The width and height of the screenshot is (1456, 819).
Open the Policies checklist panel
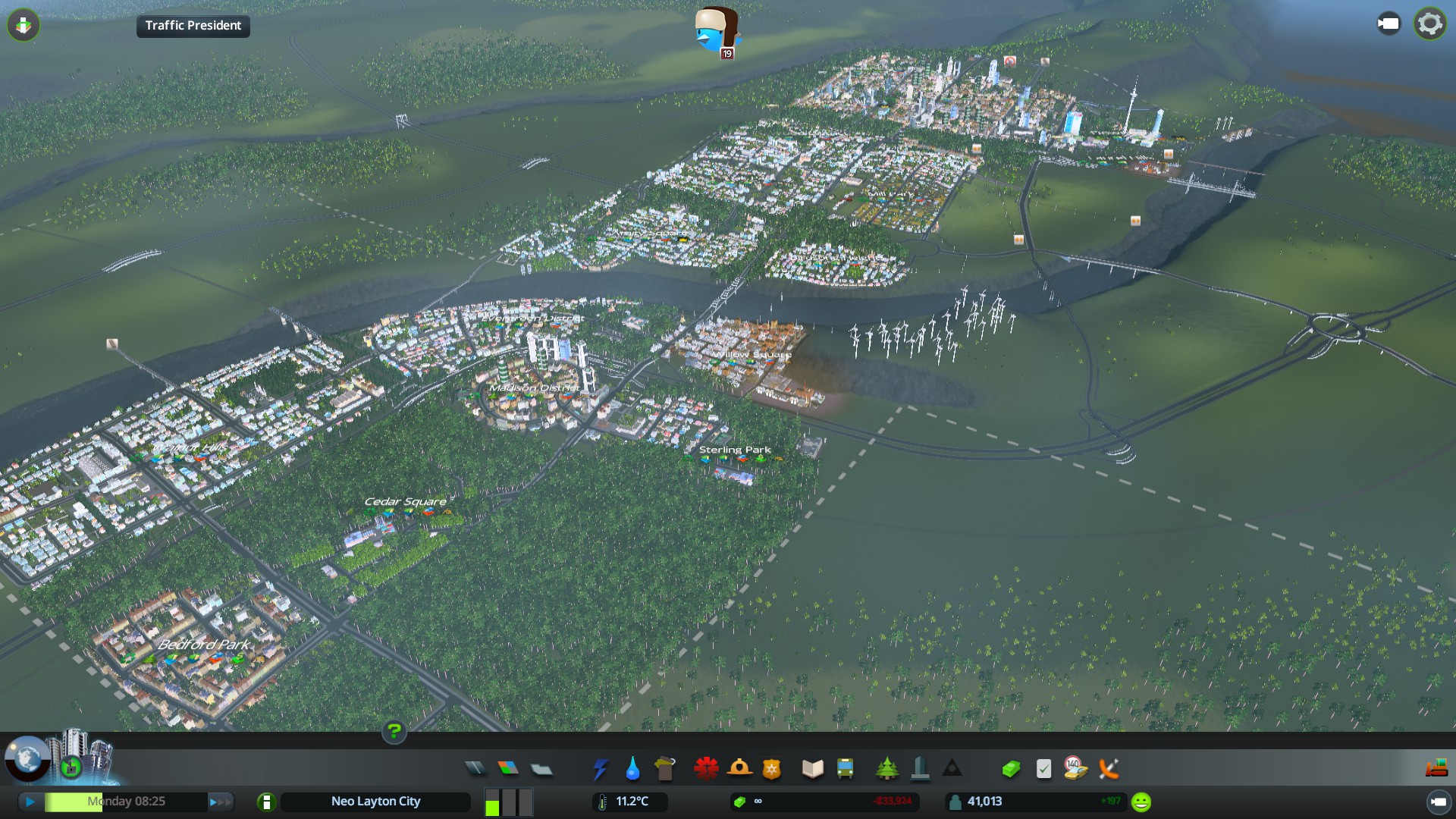pyautogui.click(x=1043, y=770)
